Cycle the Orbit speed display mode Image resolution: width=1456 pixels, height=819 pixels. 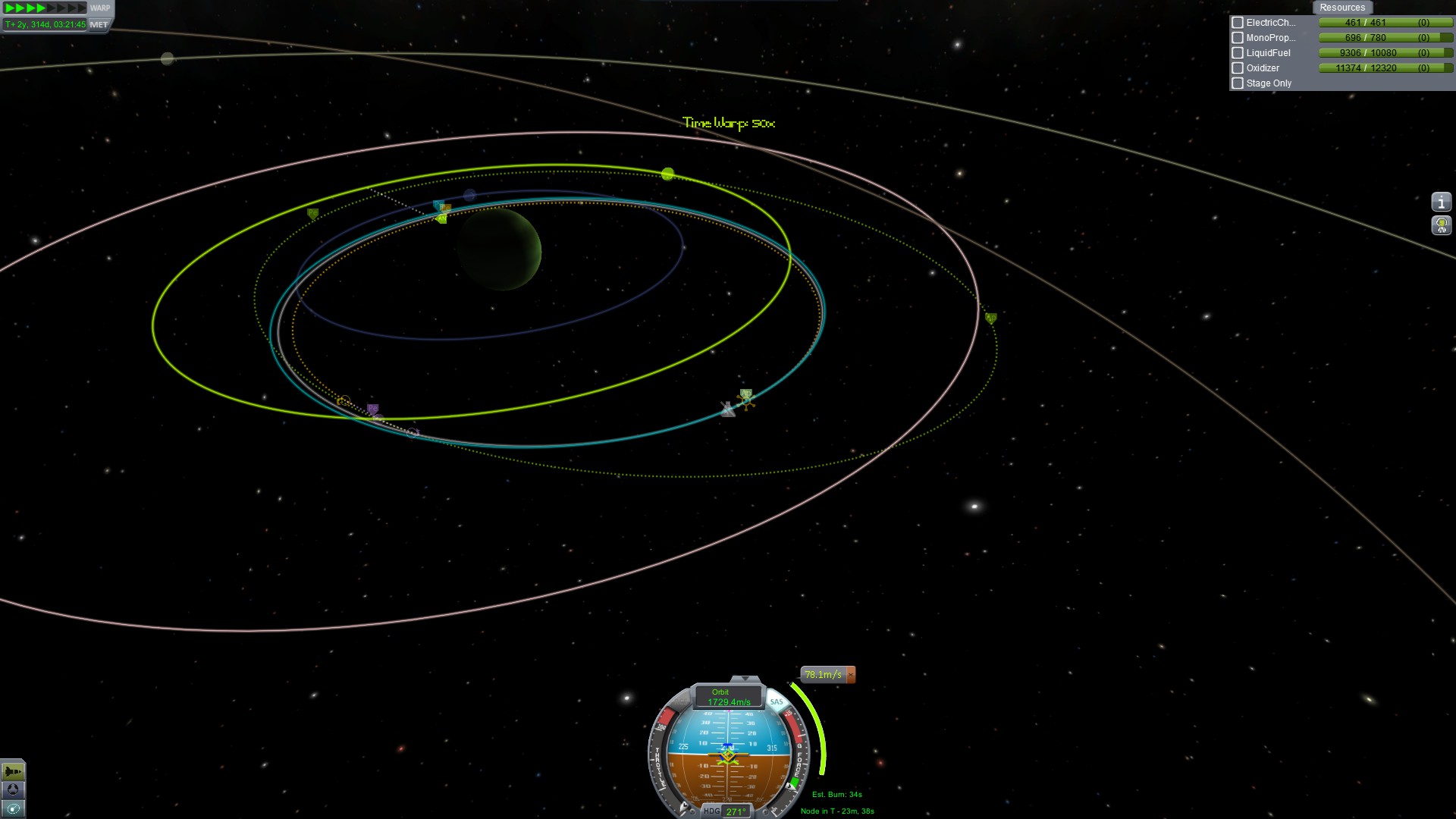pyautogui.click(x=727, y=697)
